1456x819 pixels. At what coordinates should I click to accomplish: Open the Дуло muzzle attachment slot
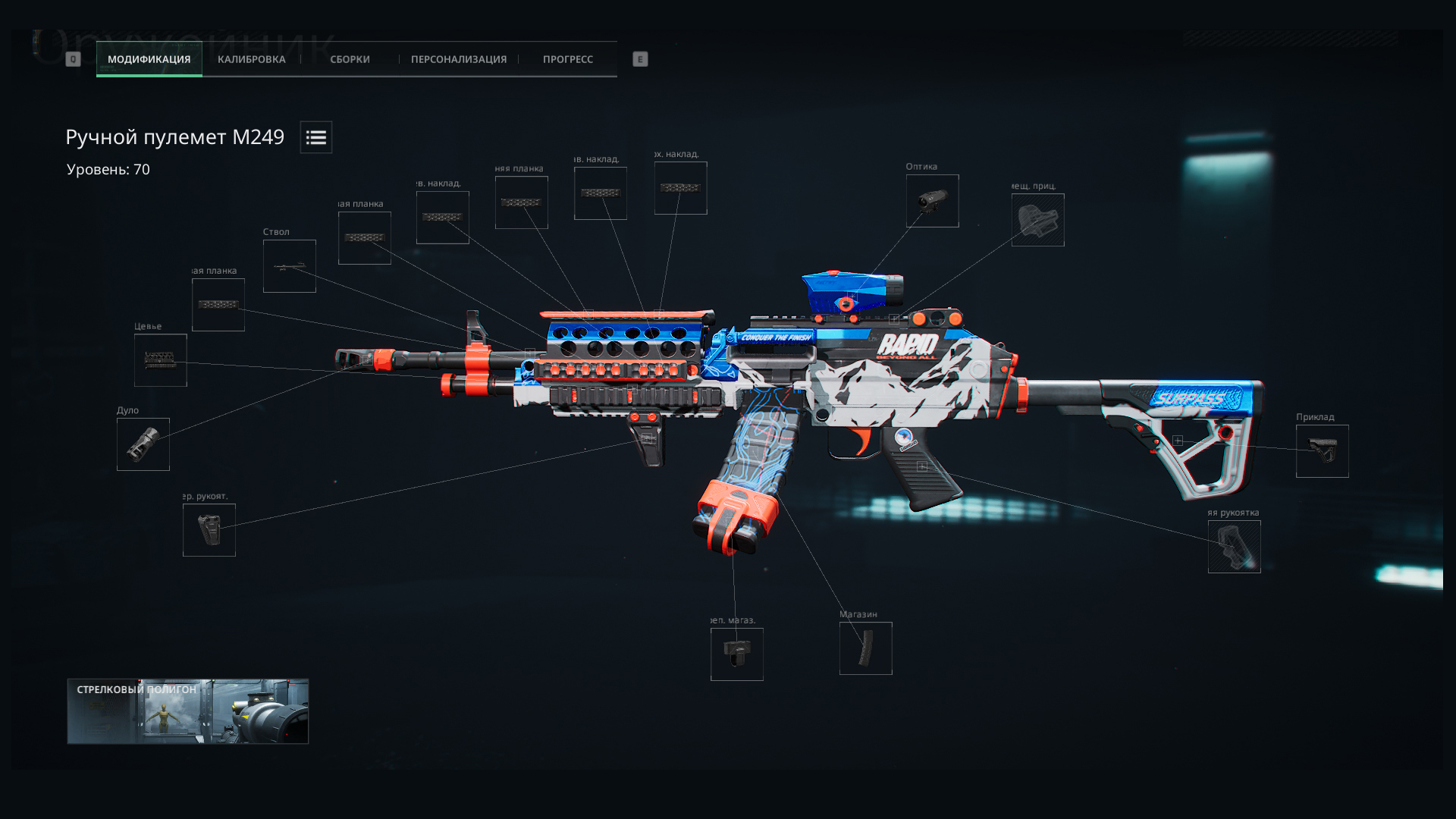tap(143, 444)
